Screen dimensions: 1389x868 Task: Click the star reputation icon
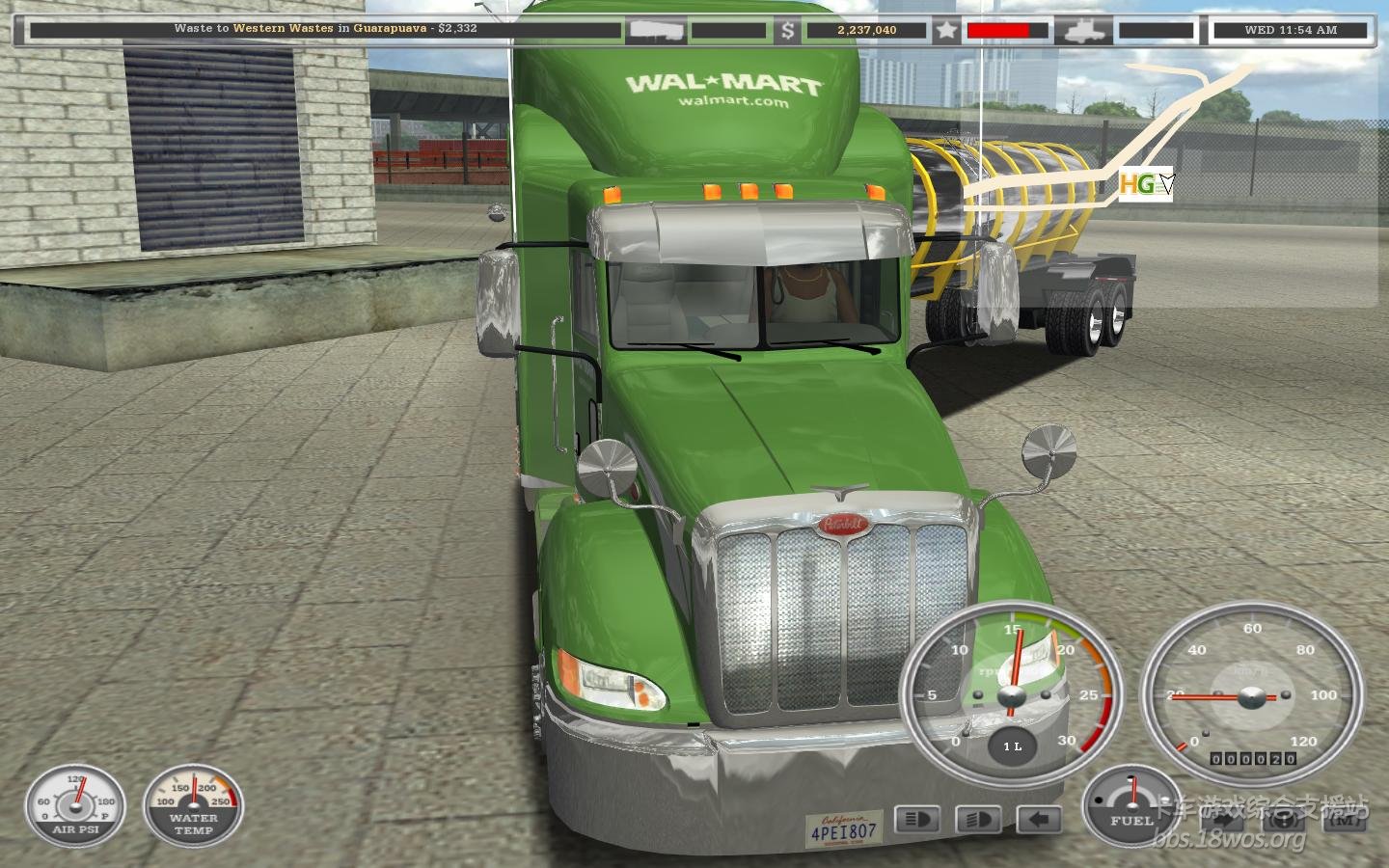click(x=946, y=30)
